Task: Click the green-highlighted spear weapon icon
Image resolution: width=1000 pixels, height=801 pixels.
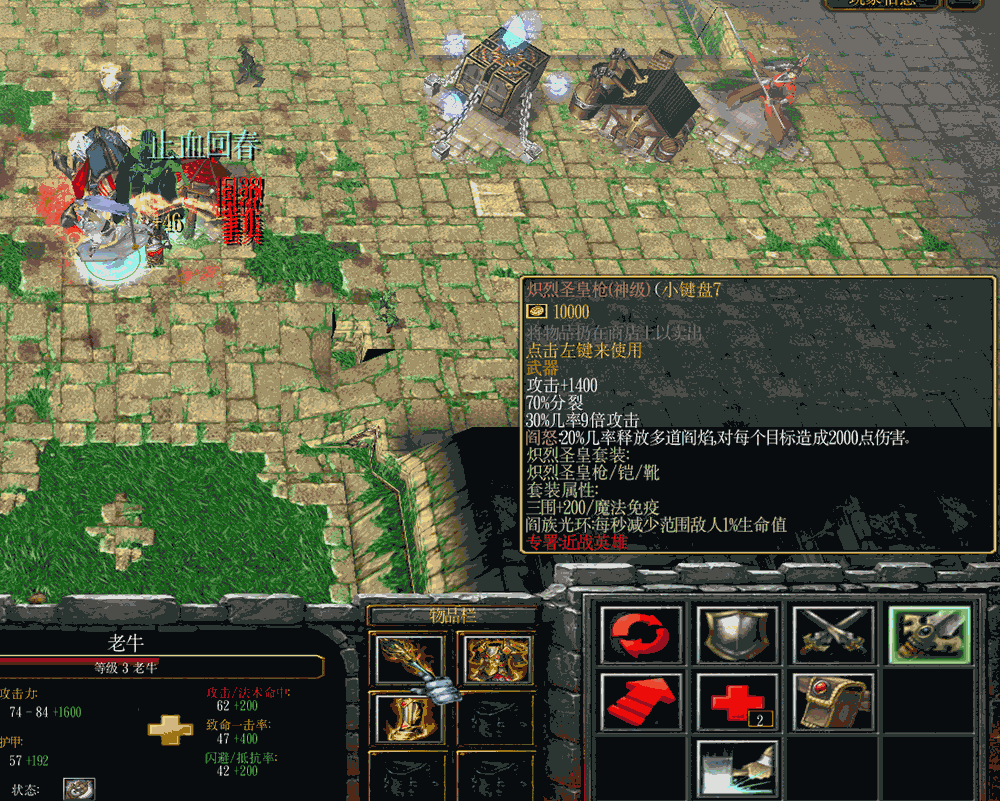Action: tap(930, 634)
